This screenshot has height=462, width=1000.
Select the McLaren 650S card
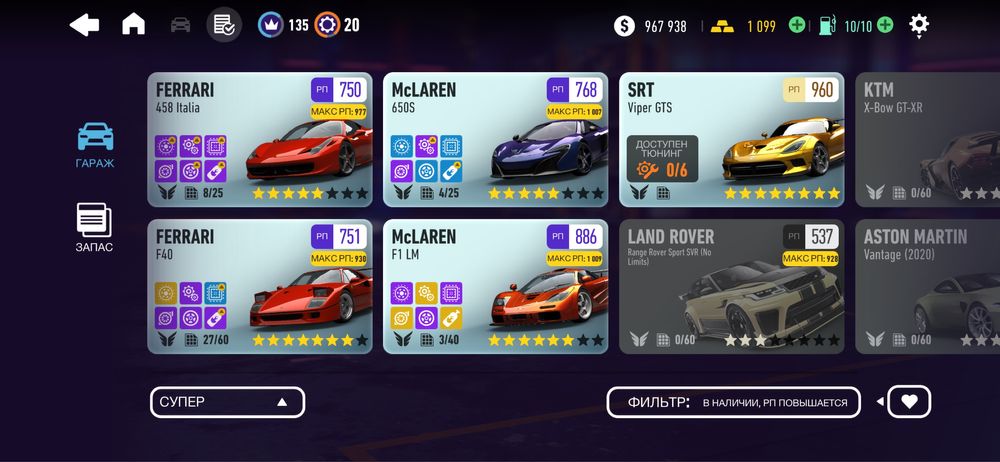495,139
